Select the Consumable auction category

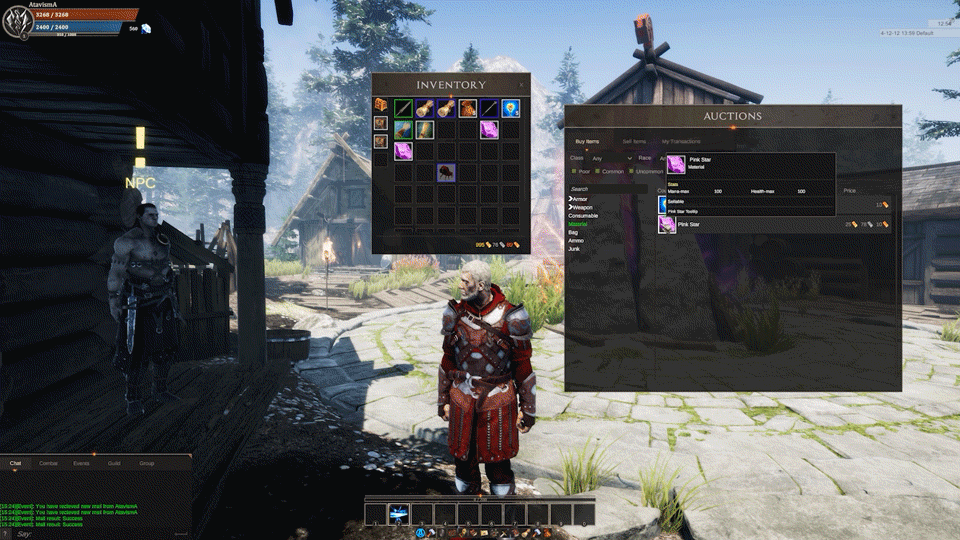click(584, 216)
